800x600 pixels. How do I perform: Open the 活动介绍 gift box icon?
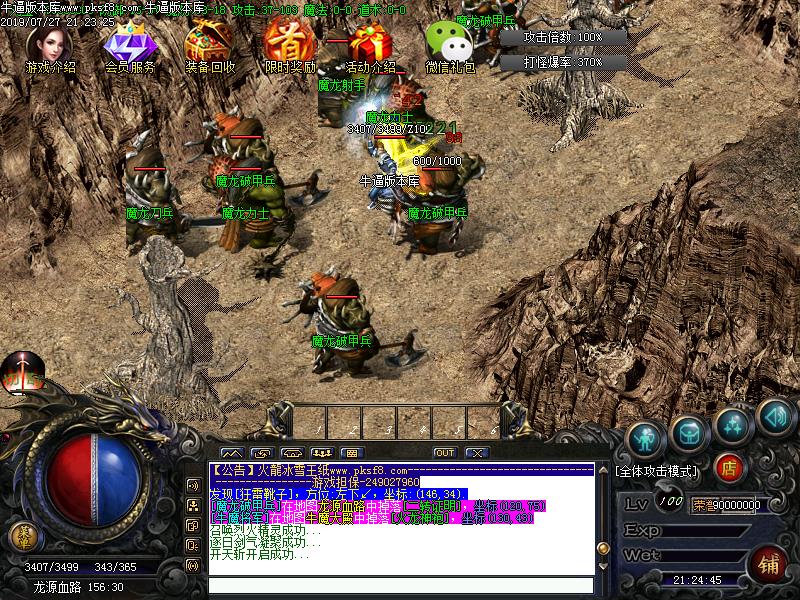click(369, 45)
